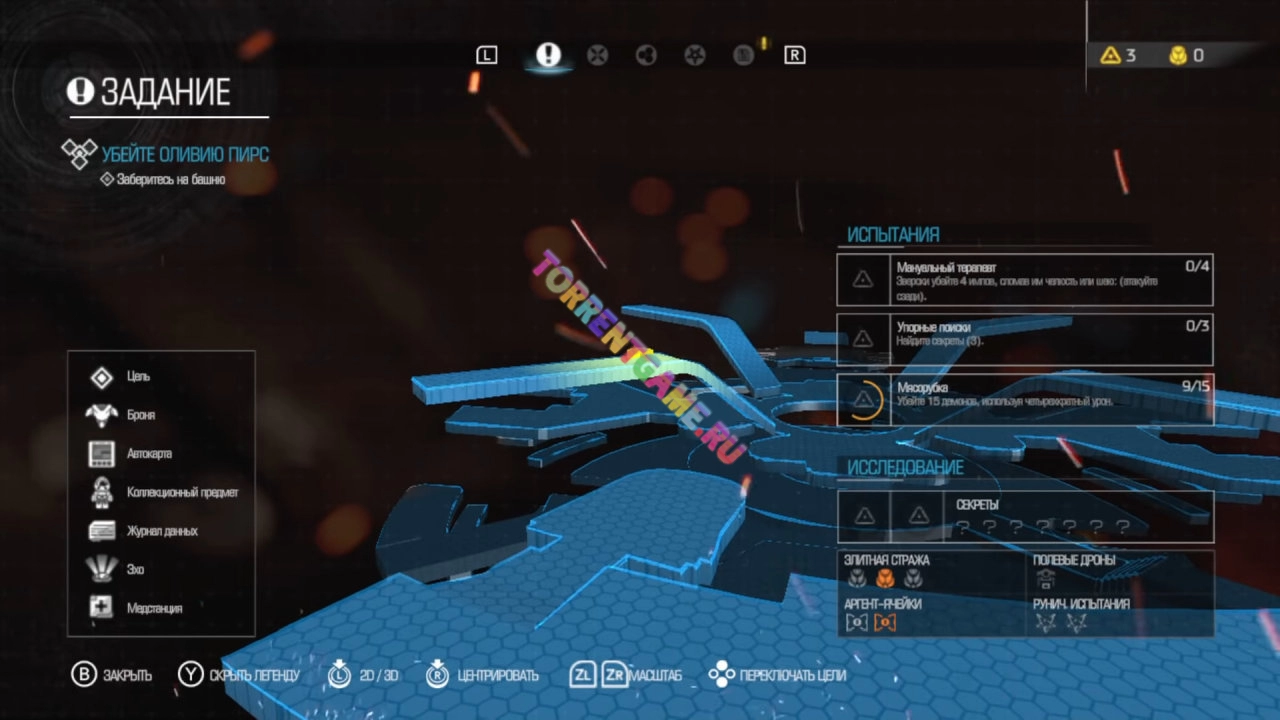Select the orange Элитная стража icon
1280x720 pixels.
coord(884,578)
